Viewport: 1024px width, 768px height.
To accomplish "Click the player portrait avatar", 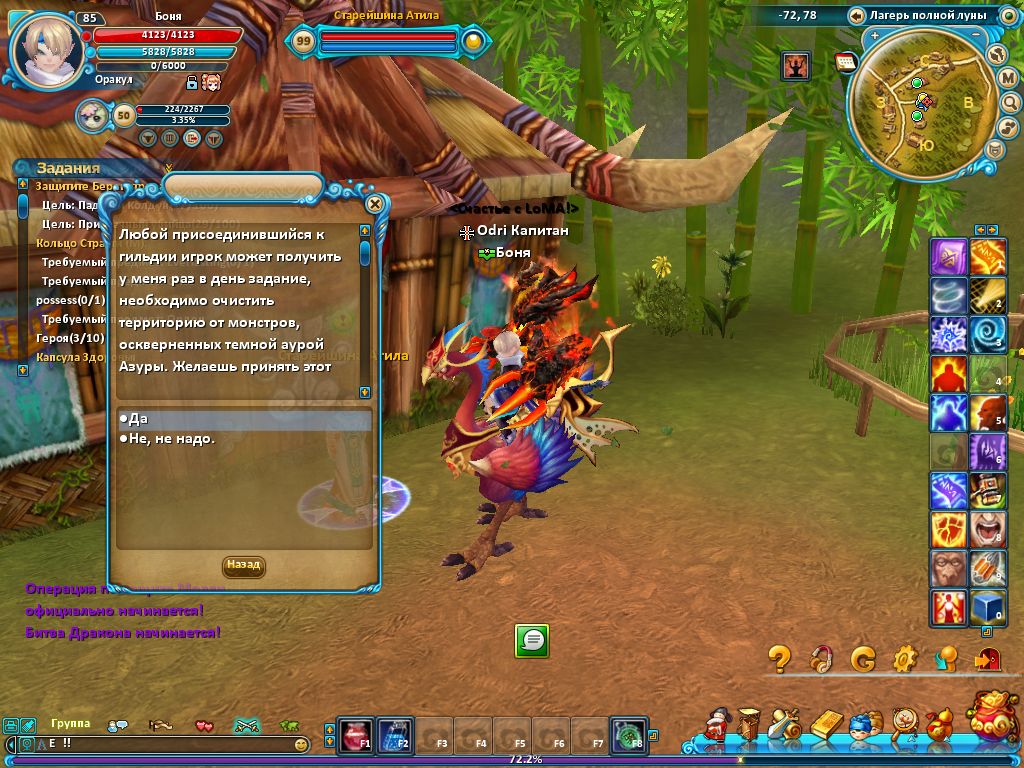I will (x=46, y=50).
